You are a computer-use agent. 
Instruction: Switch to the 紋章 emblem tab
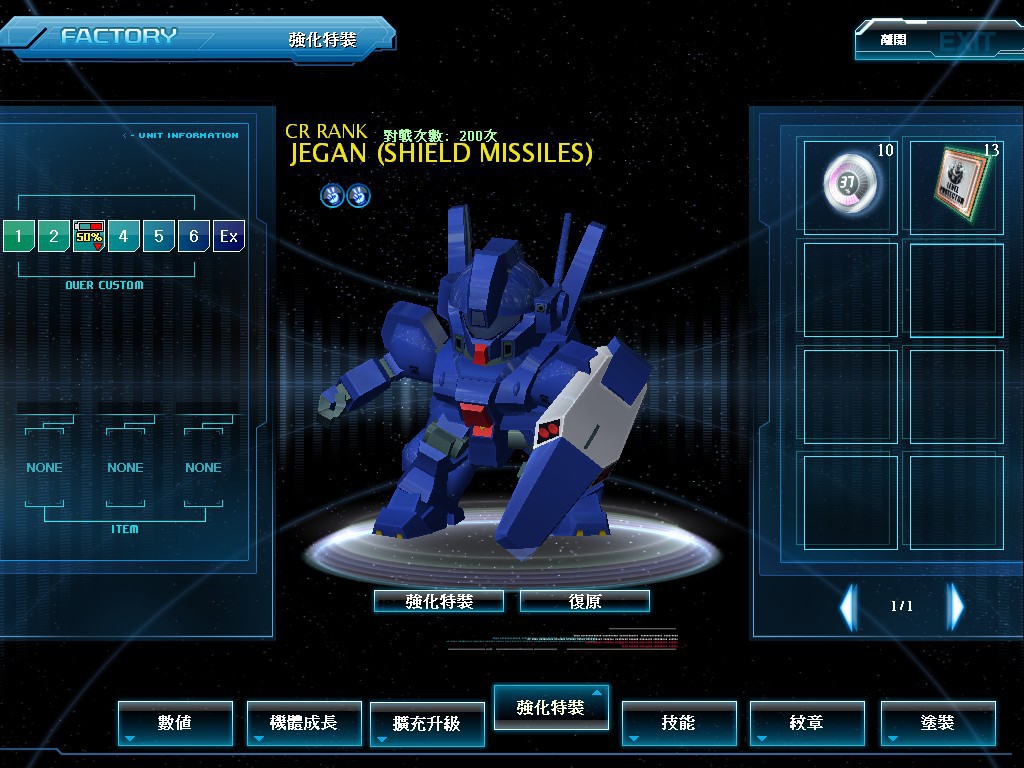coord(807,722)
